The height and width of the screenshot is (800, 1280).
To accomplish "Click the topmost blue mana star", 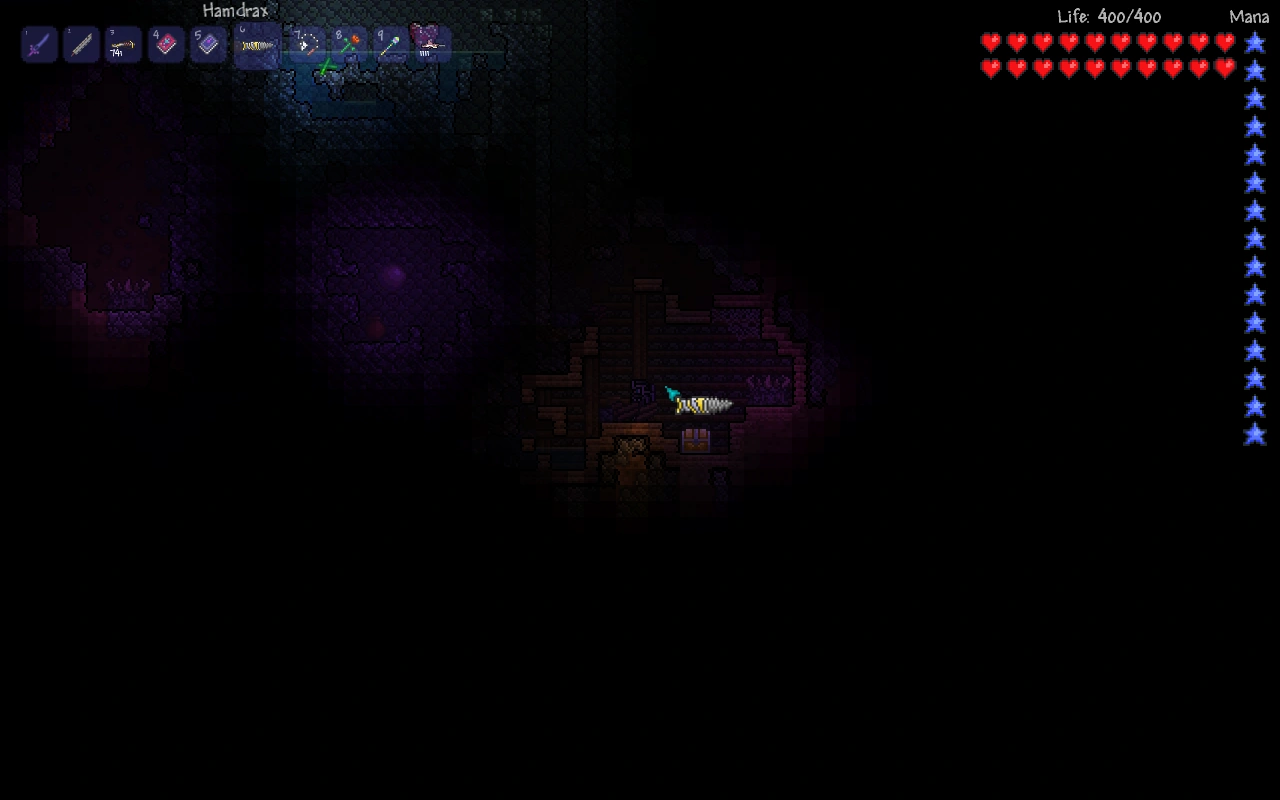I will pos(1253,44).
